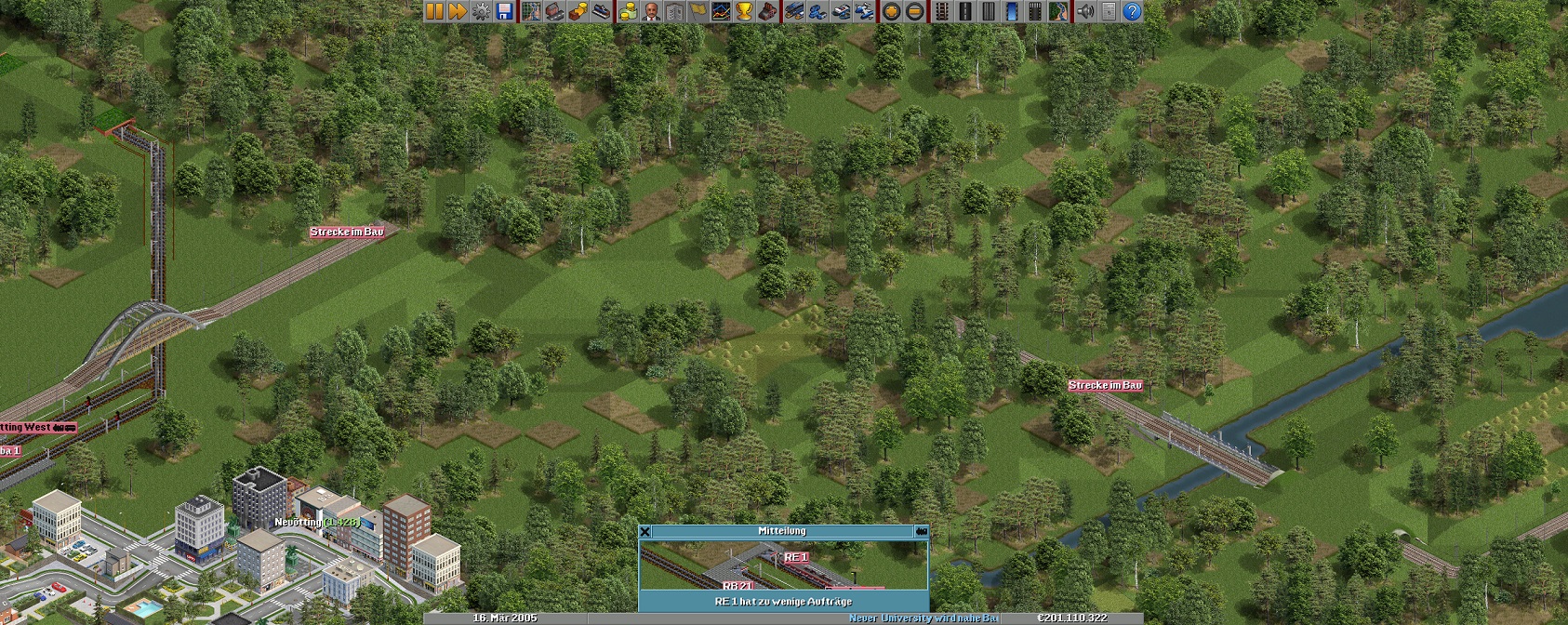The image size is (1568, 625).
Task: Open the world map icon
Action: click(x=531, y=11)
